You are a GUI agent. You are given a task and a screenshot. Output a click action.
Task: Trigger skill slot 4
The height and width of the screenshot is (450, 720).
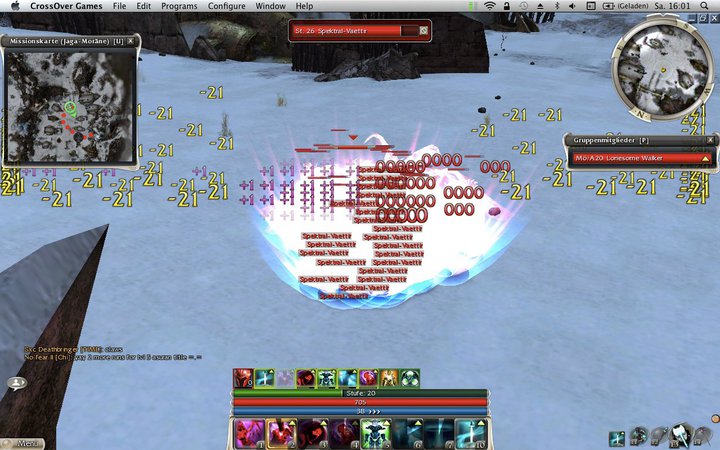pos(343,432)
